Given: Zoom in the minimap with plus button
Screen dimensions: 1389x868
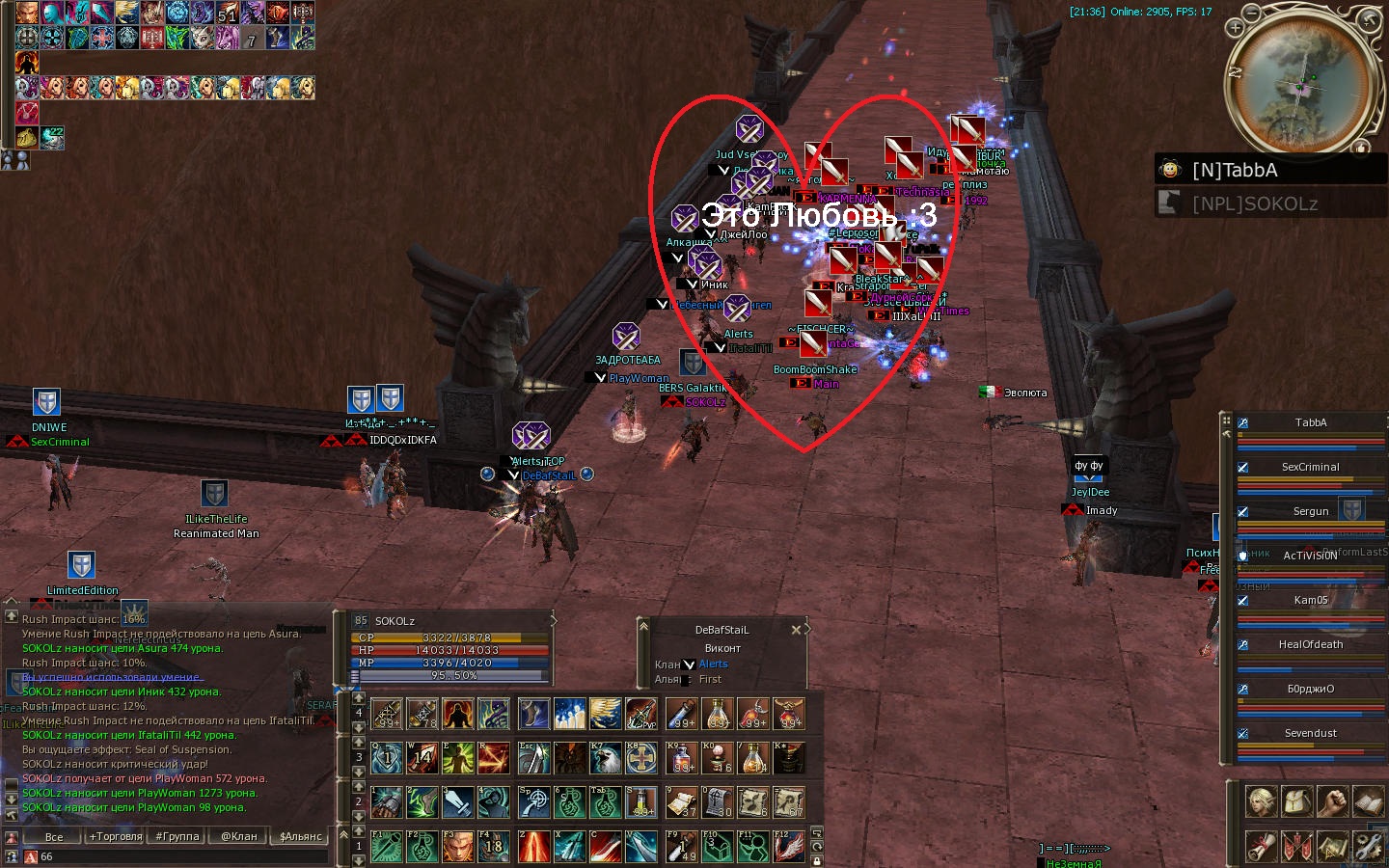Looking at the screenshot, I should [x=1235, y=28].
